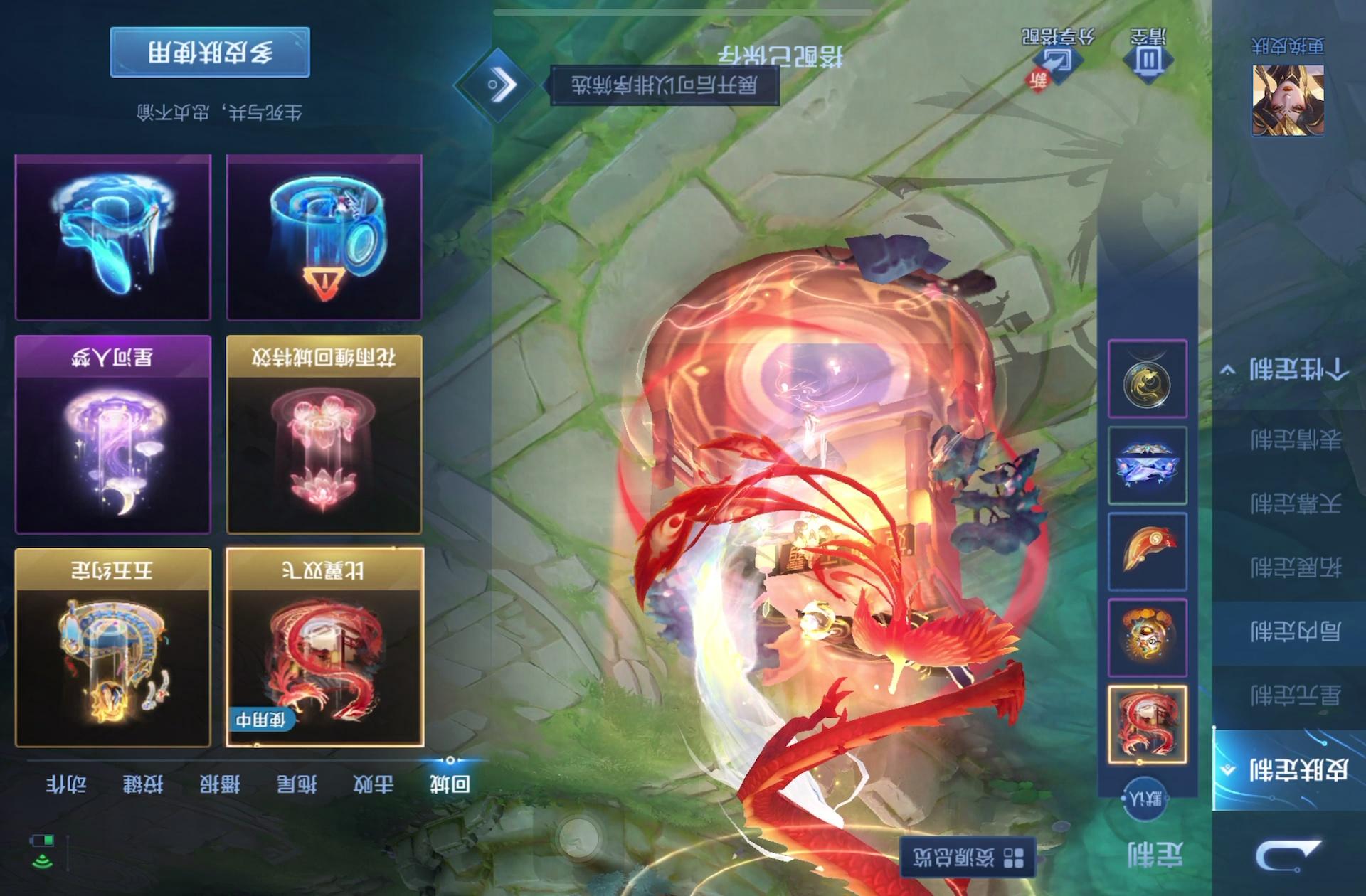Open the 资源总览 resource overview
This screenshot has width=1366, height=896.
[968, 857]
